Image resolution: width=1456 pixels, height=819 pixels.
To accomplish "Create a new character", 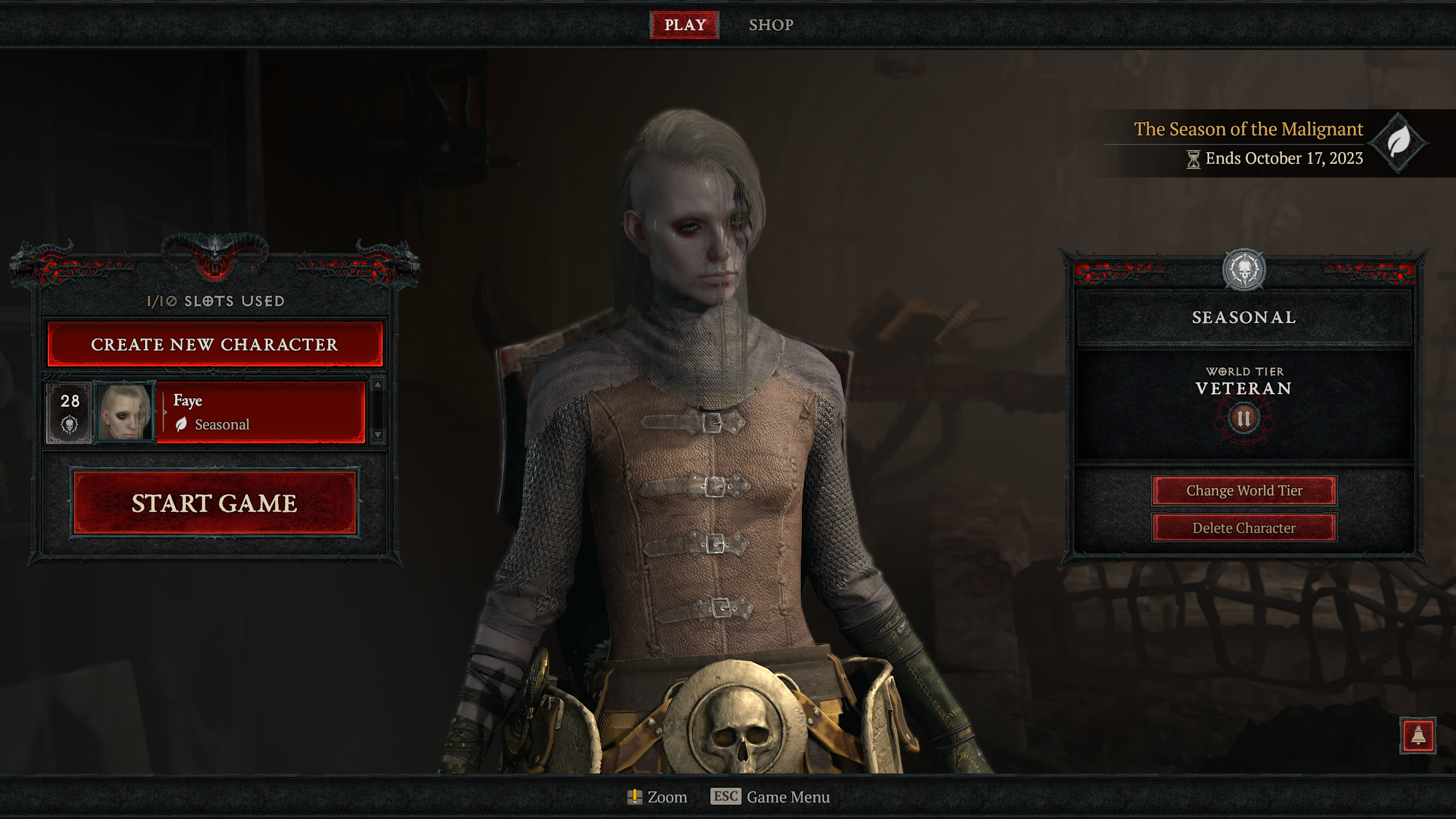I will pyautogui.click(x=215, y=344).
